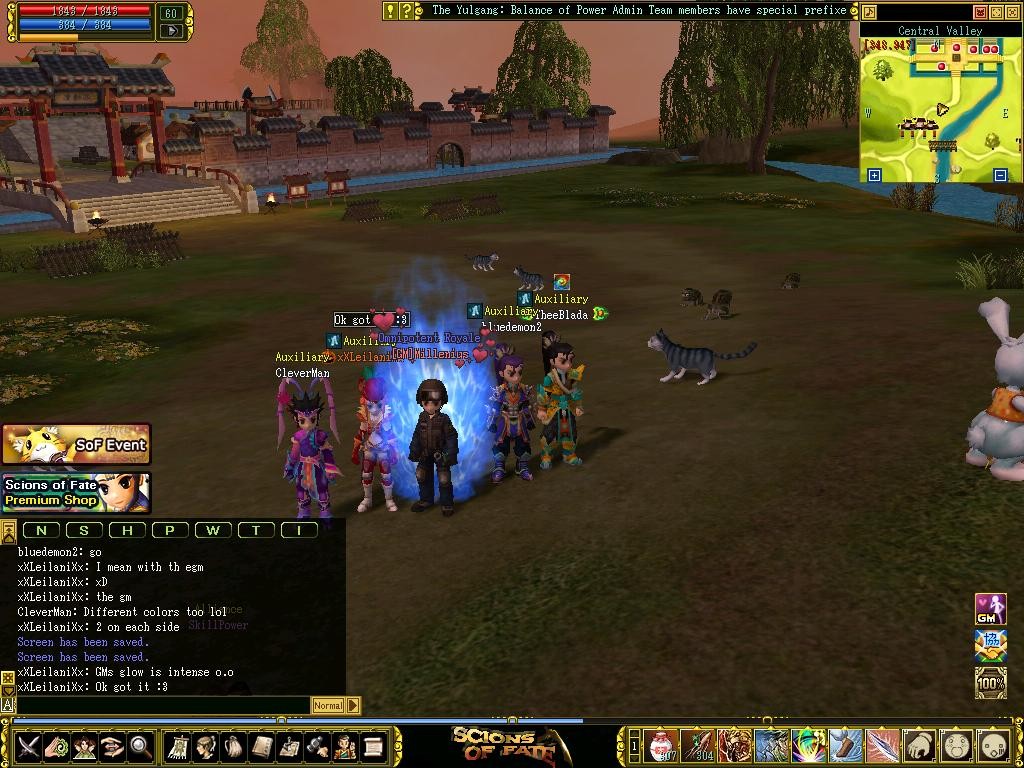Image resolution: width=1024 pixels, height=768 pixels.
Task: Open the Scions of Fate Premium Shop
Action: (76, 492)
